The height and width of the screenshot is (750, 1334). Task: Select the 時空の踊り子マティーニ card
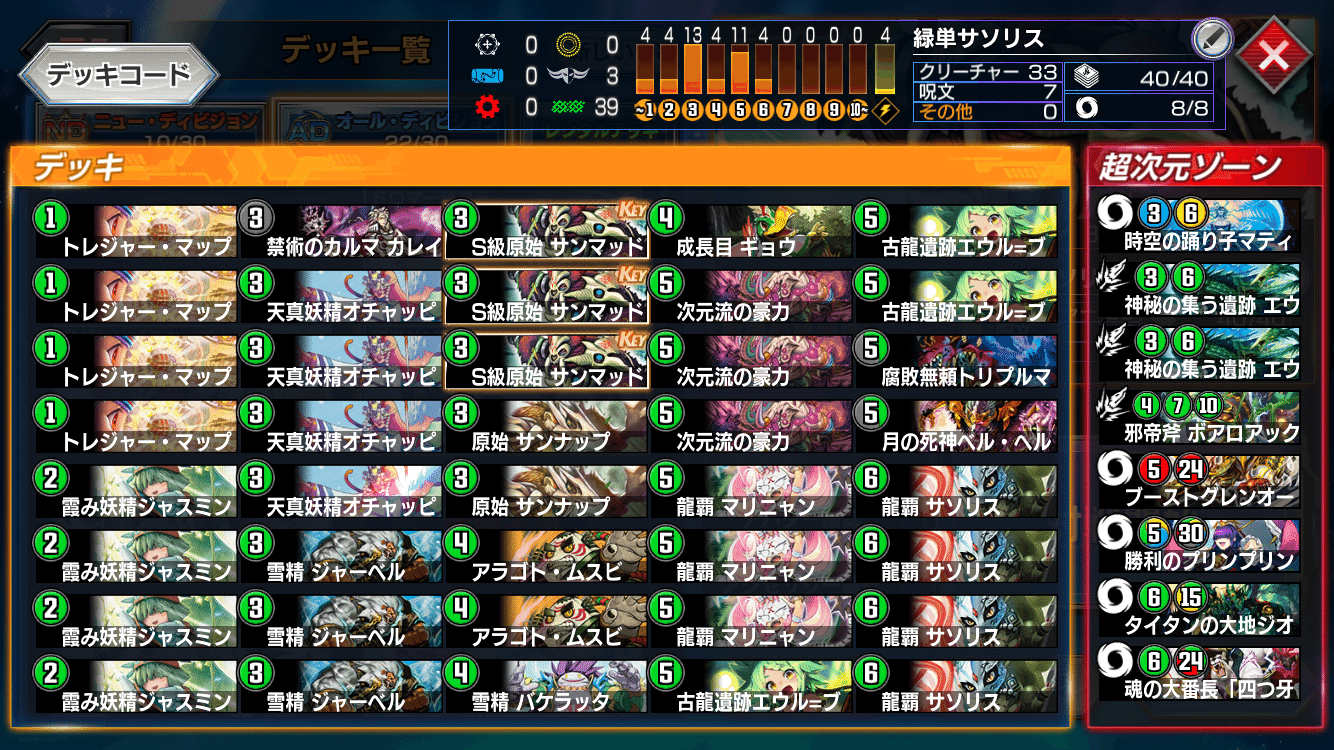point(1198,227)
